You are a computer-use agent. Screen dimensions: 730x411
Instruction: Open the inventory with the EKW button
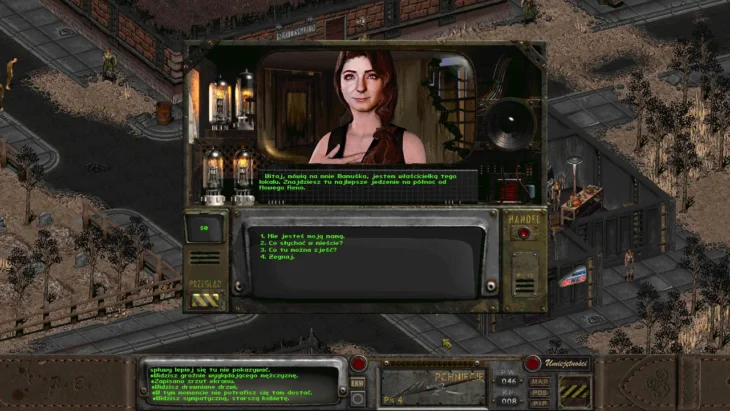click(357, 381)
